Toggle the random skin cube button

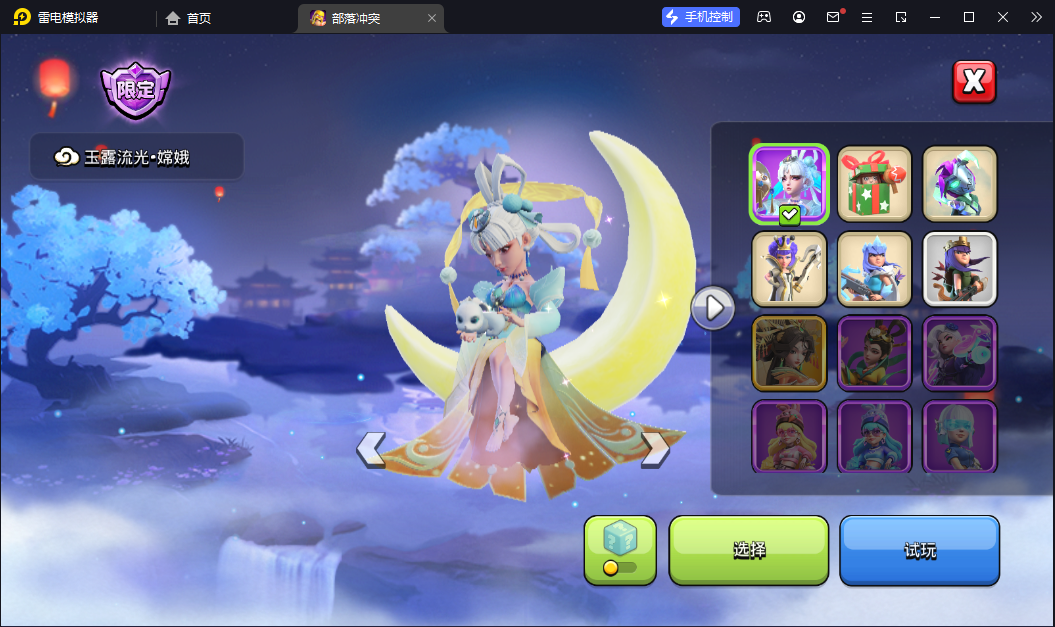coord(620,550)
